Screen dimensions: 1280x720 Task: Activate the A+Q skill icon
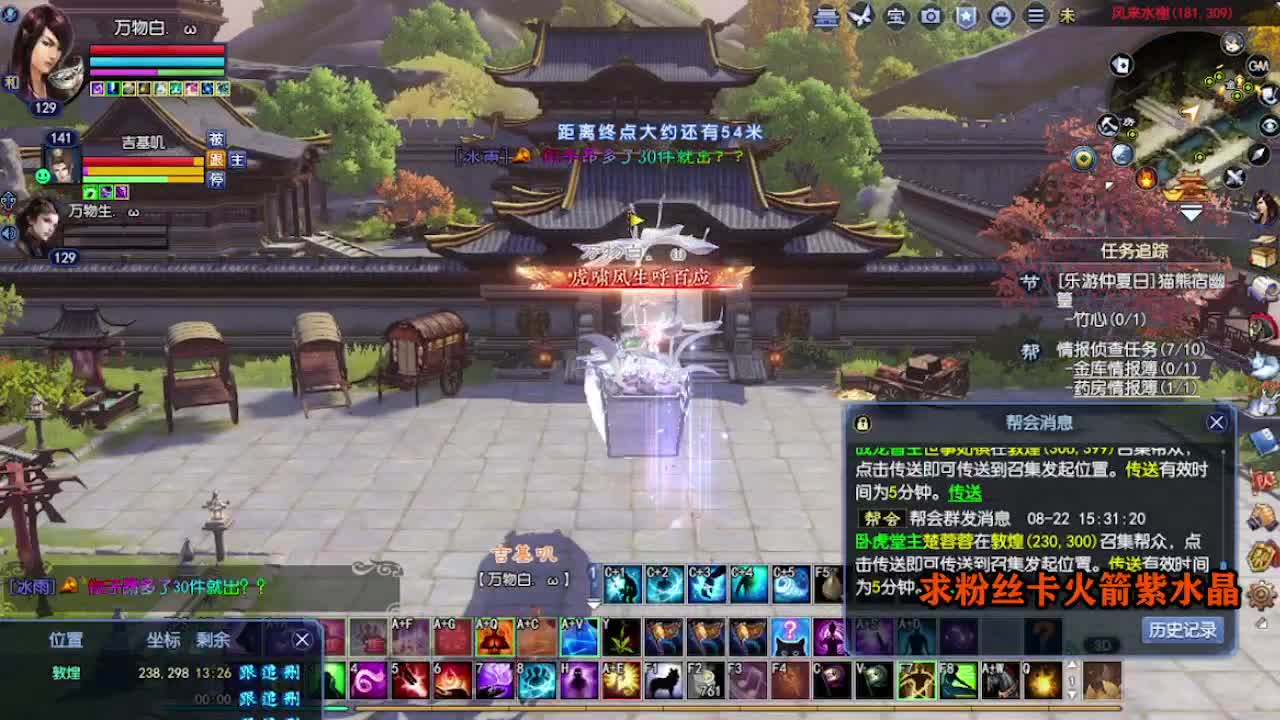point(492,638)
